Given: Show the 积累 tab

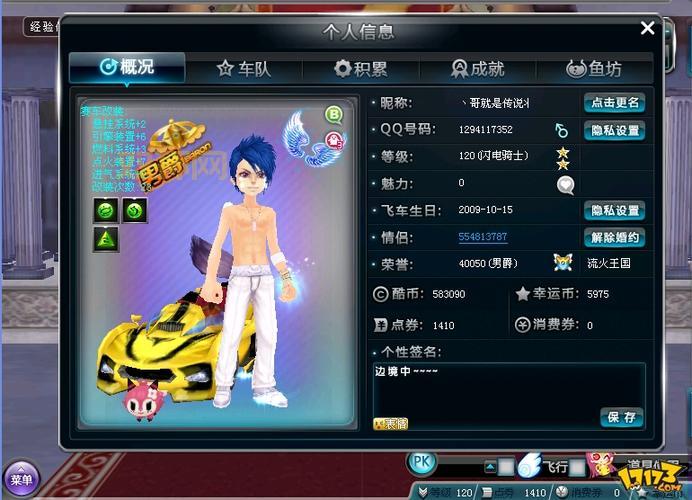Looking at the screenshot, I should tap(361, 69).
